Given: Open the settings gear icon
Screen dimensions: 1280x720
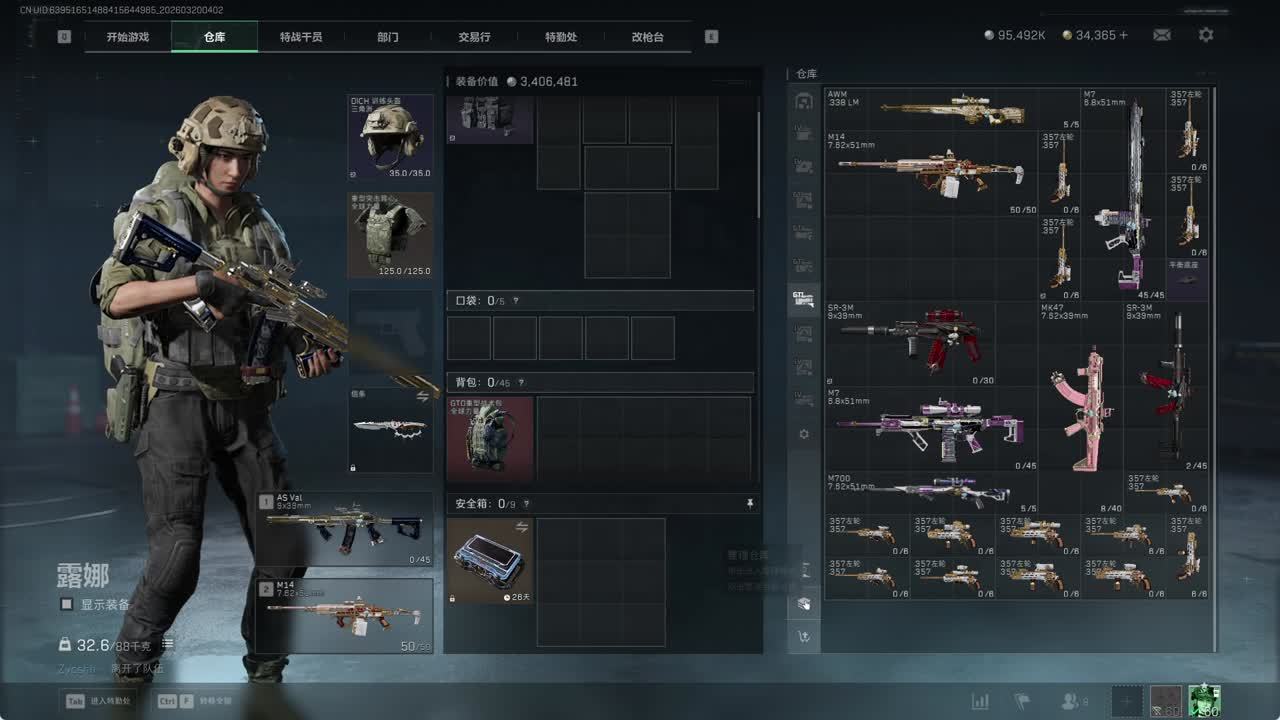Looking at the screenshot, I should (x=1206, y=35).
